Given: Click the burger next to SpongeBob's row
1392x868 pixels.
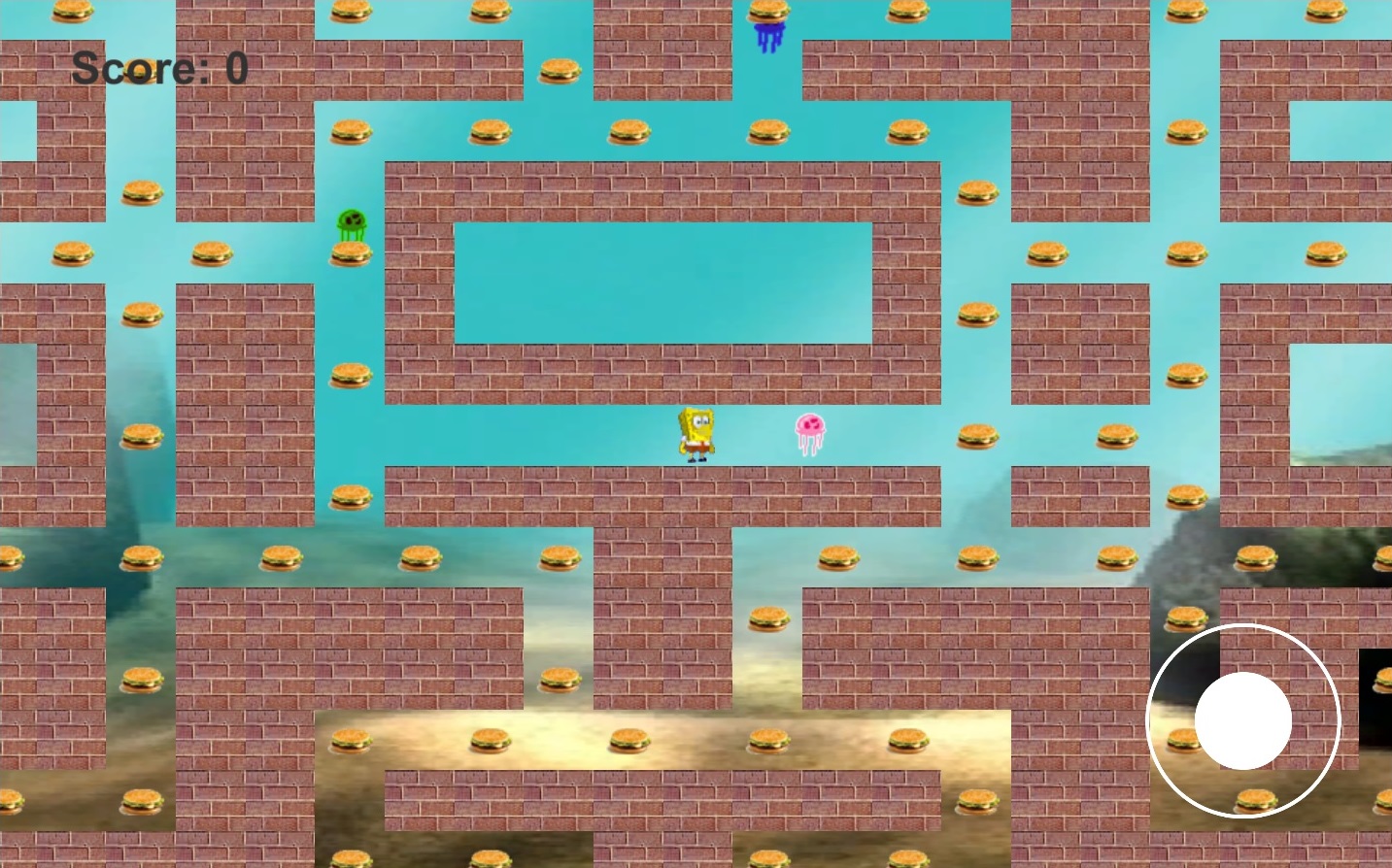Looking at the screenshot, I should point(975,435).
